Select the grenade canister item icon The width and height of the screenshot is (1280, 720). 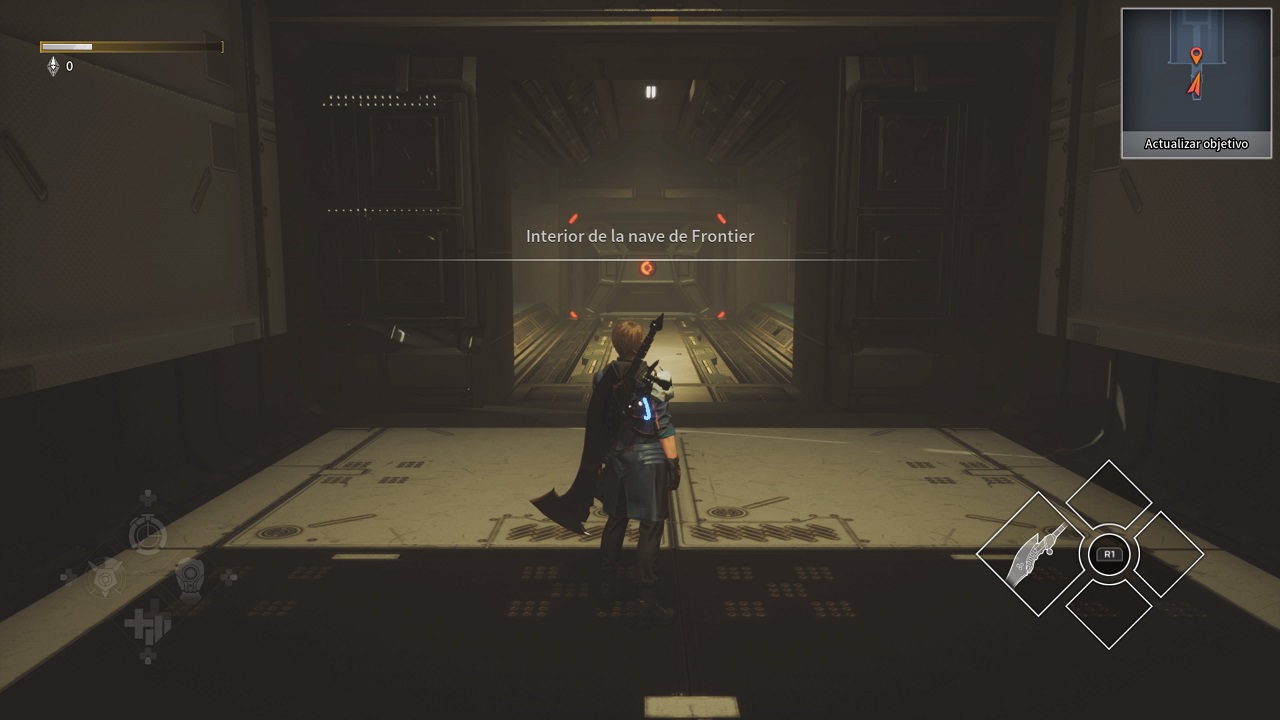pyautogui.click(x=189, y=576)
